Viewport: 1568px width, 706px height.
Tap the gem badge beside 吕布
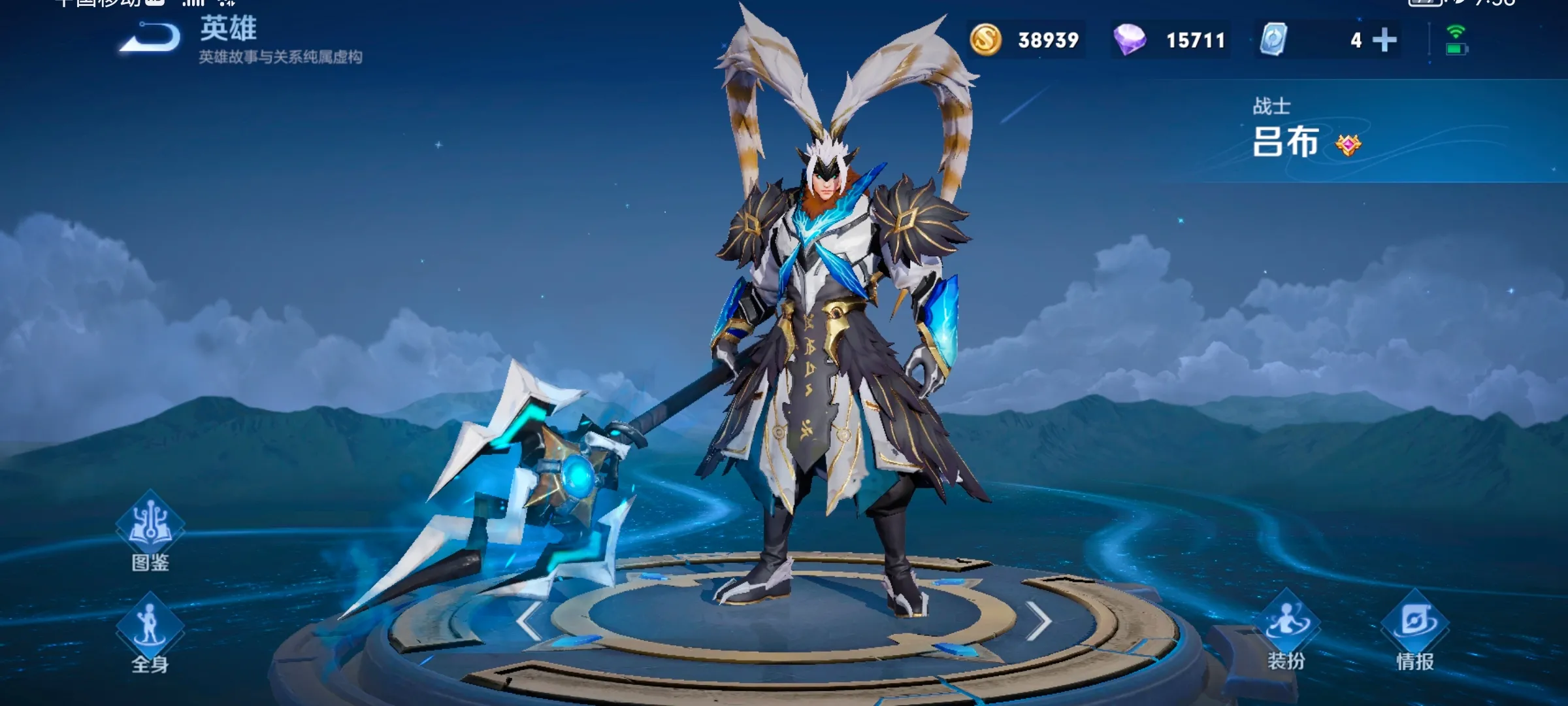click(1348, 144)
